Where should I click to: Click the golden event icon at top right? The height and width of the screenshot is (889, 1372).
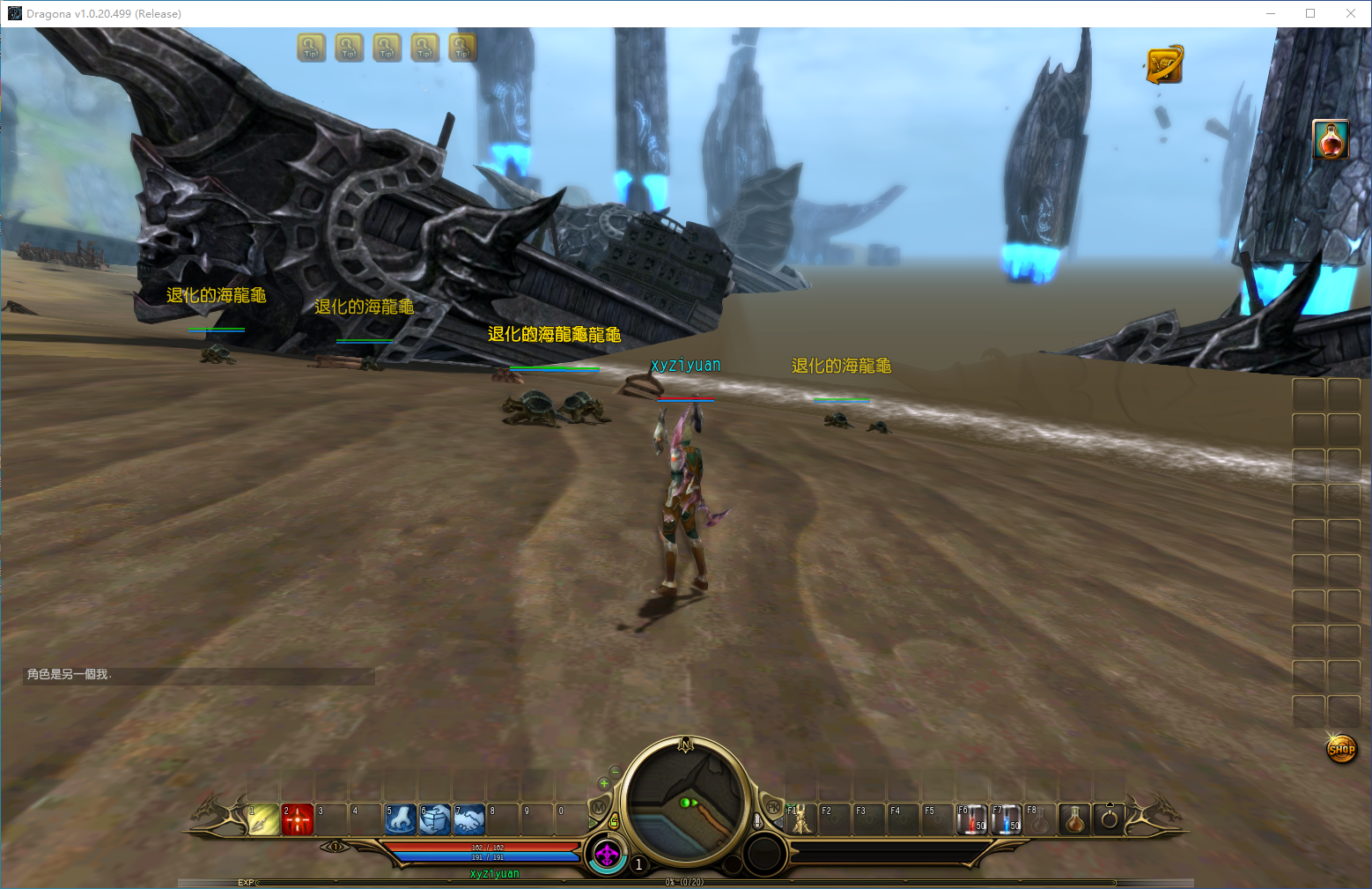tap(1162, 64)
